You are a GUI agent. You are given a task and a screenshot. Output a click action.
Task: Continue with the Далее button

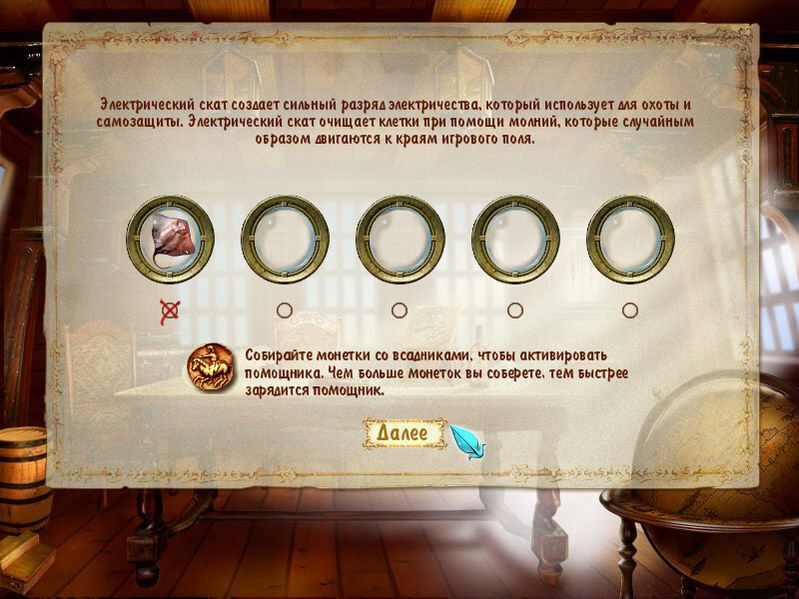point(401,433)
